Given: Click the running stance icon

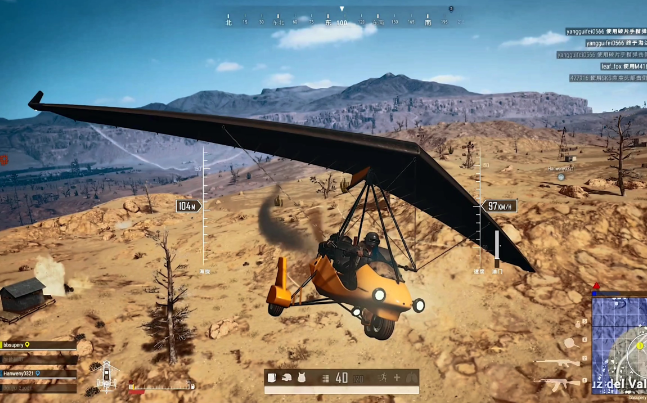Looking at the screenshot, I should 383,377.
